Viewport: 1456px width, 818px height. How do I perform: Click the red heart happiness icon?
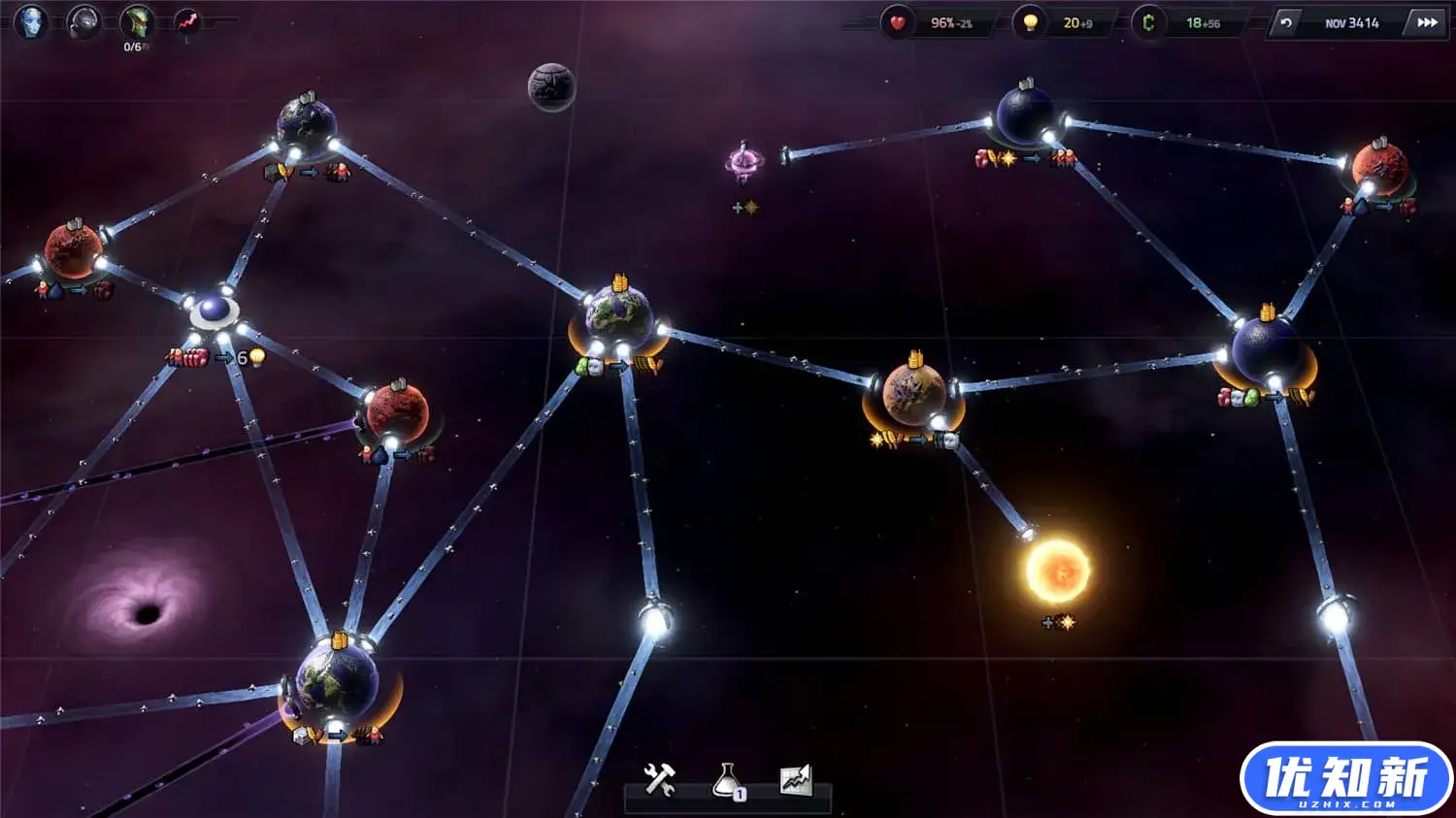898,22
